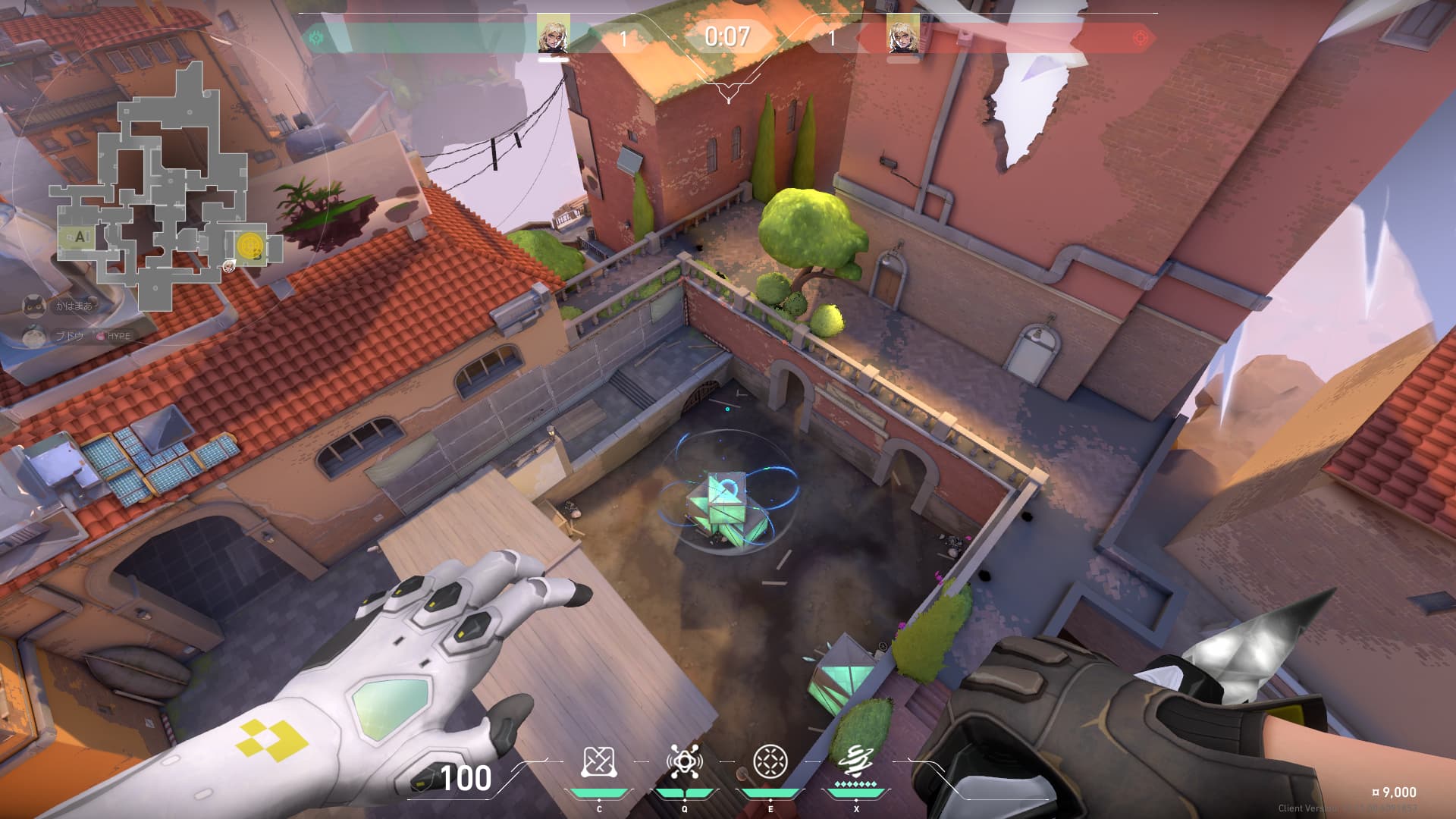The image size is (1456, 819).
Task: Activate the circular dotted ability icon
Action: click(770, 761)
